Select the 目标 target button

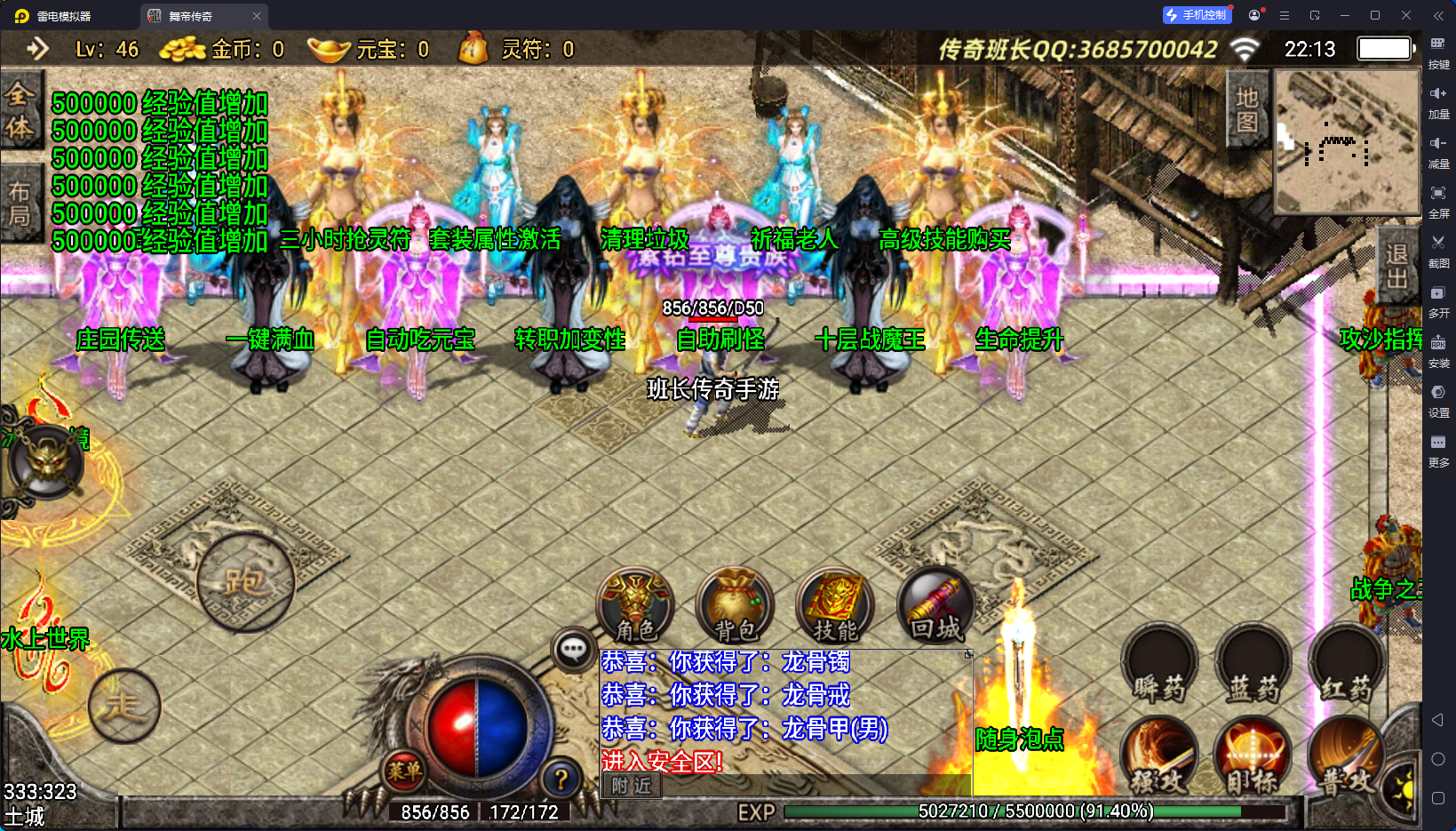click(1253, 757)
